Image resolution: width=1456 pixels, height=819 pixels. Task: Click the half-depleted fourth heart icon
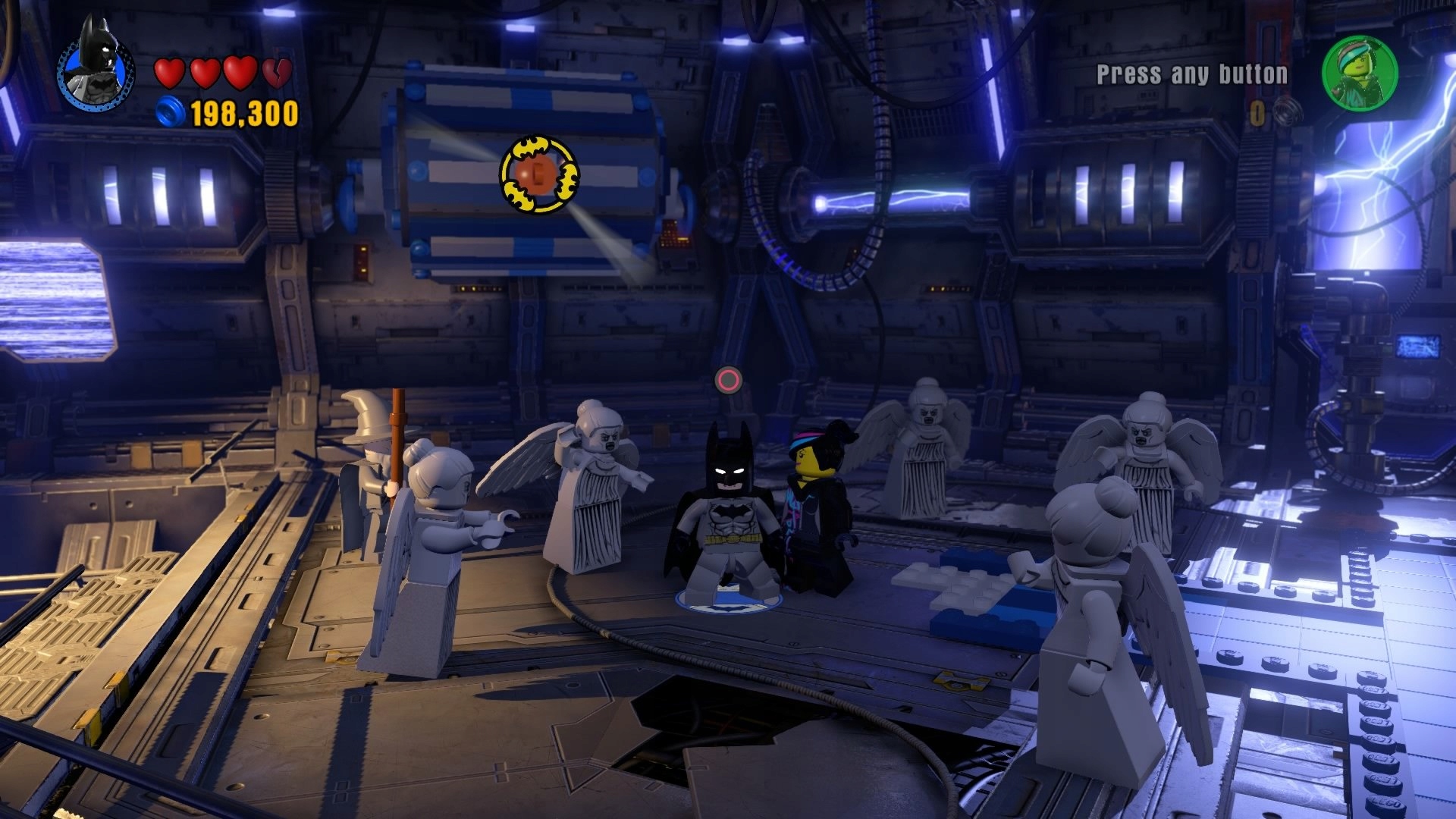point(277,71)
